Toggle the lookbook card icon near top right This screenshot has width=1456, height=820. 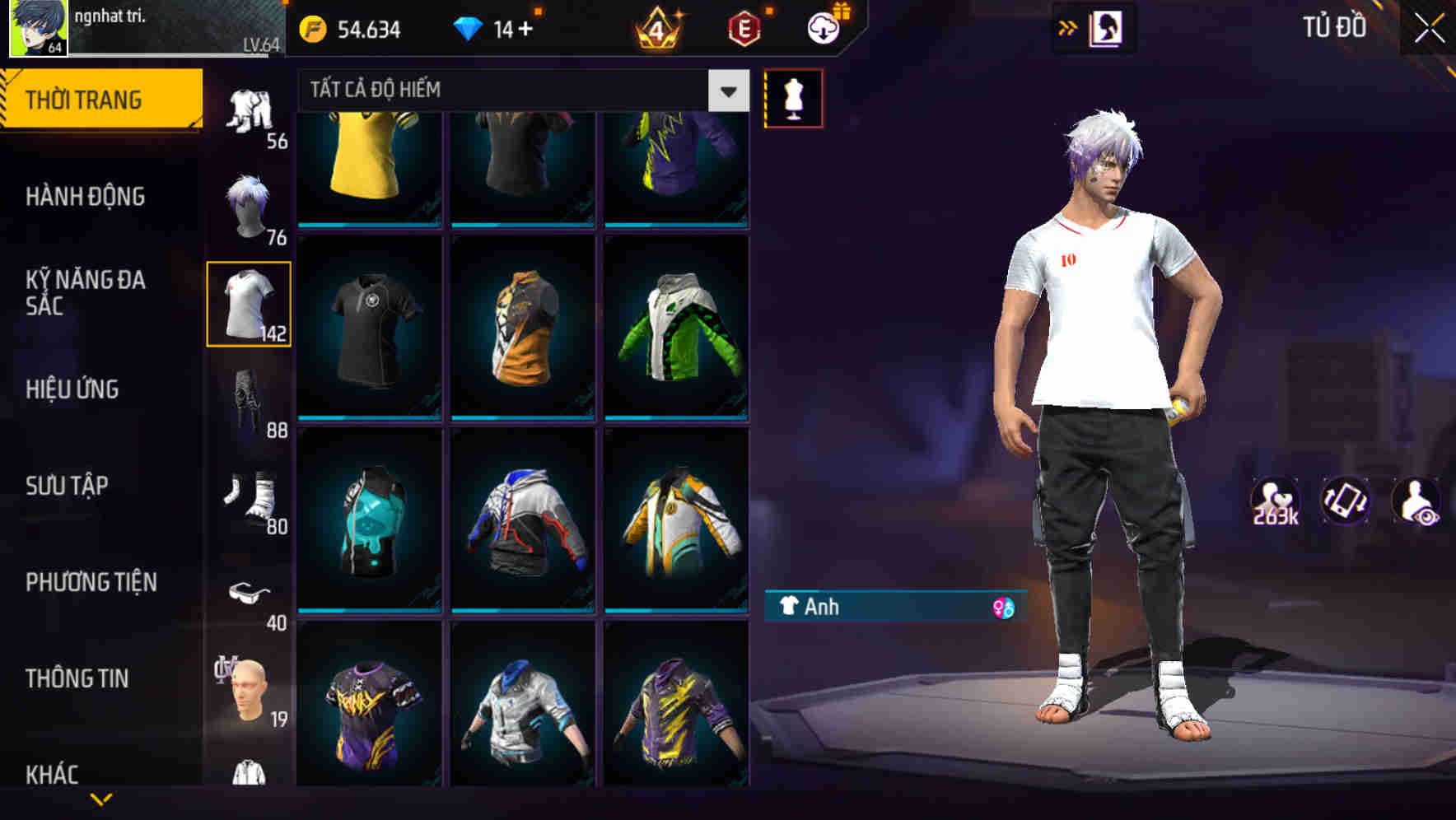pos(1106,26)
